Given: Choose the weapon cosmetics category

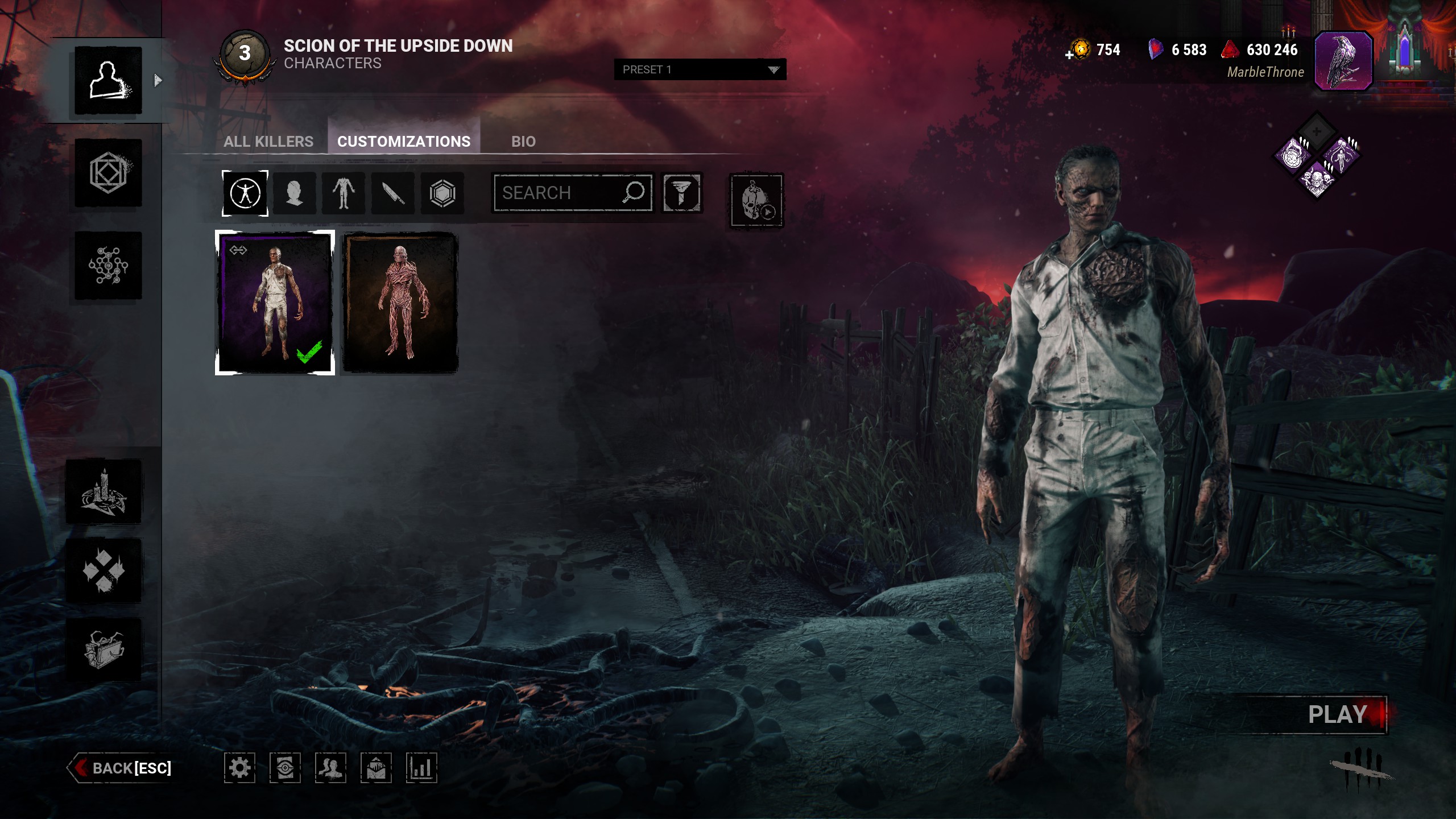Looking at the screenshot, I should [393, 193].
